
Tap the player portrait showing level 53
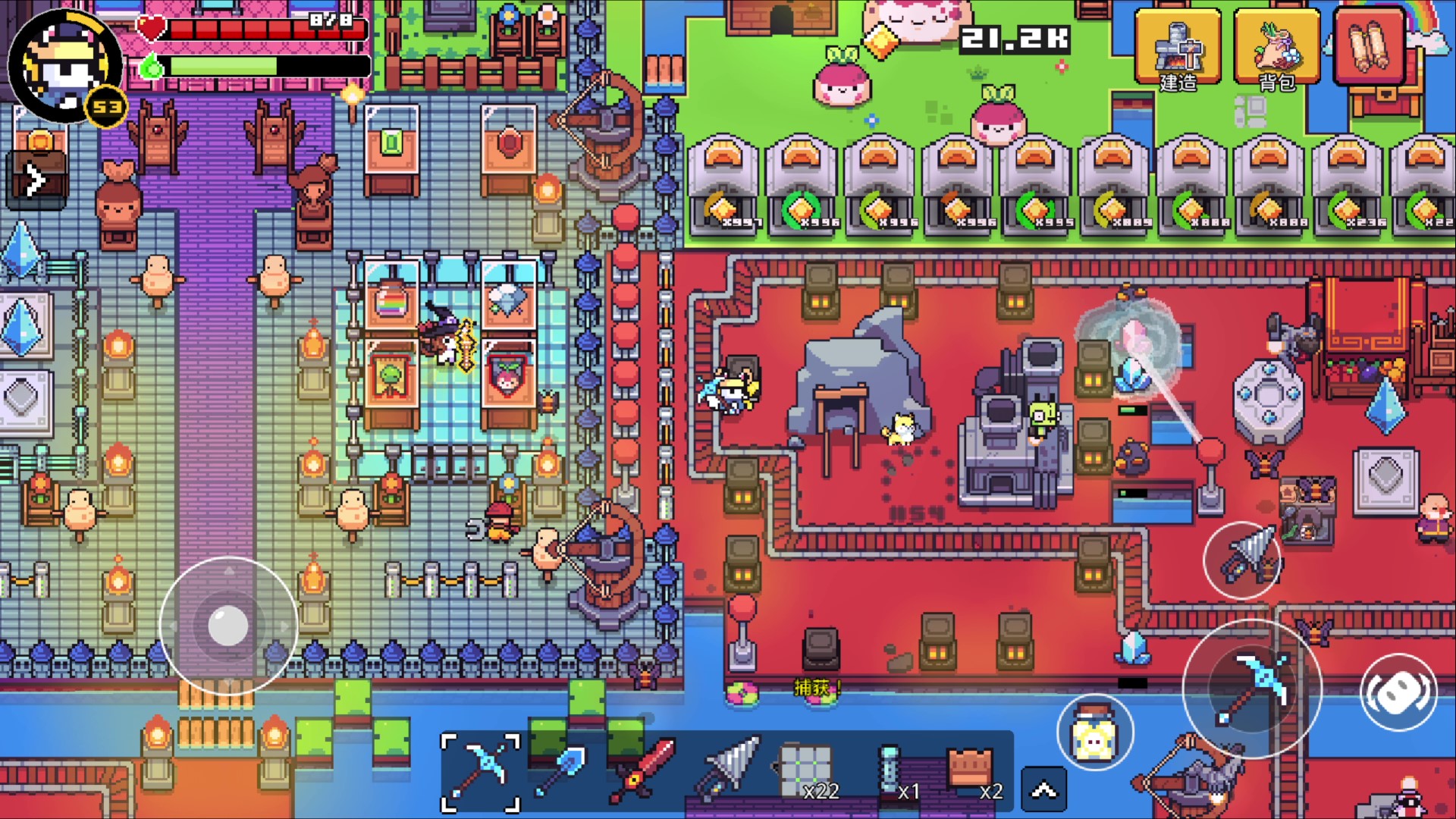(x=65, y=67)
